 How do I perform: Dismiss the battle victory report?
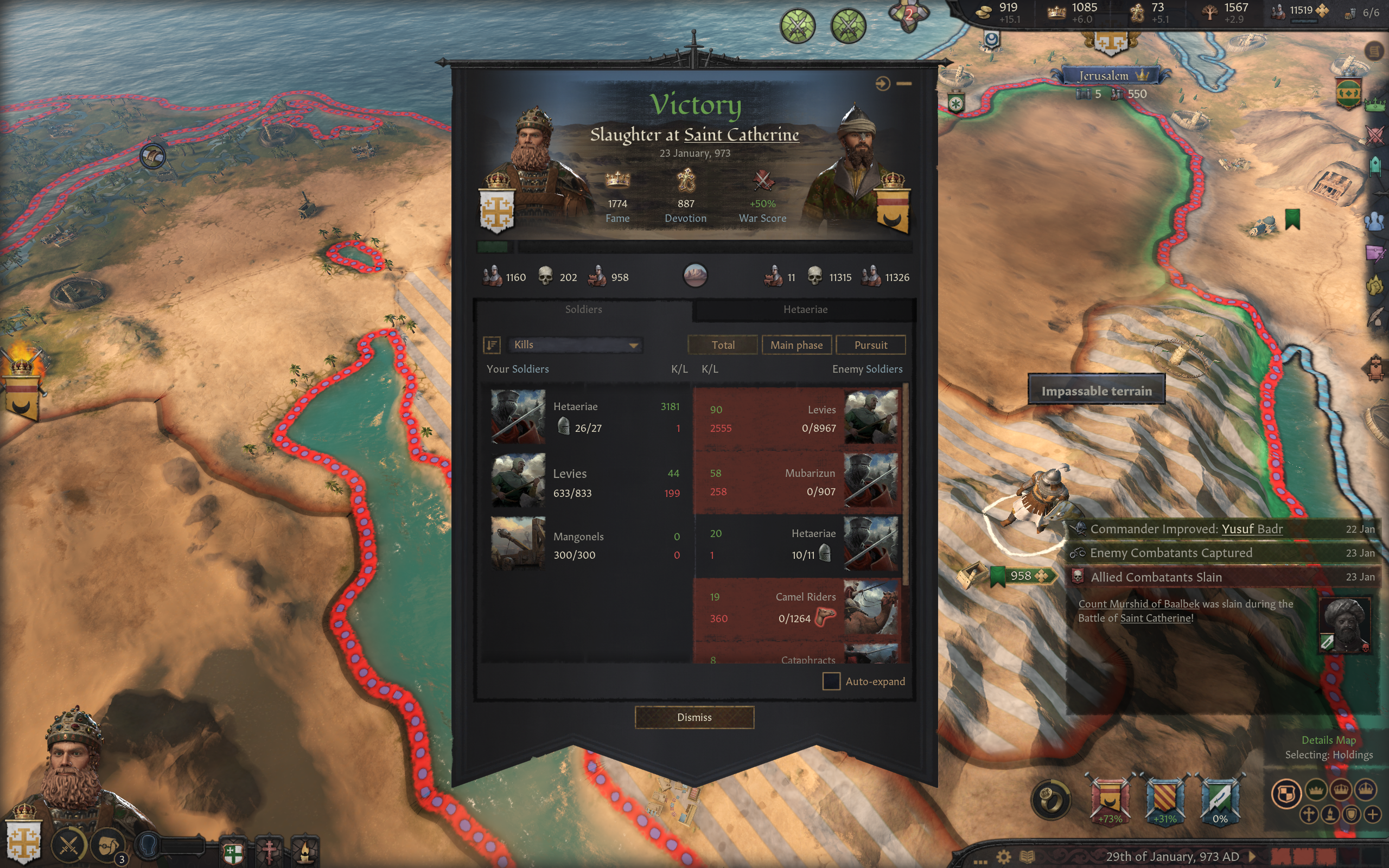(694, 717)
